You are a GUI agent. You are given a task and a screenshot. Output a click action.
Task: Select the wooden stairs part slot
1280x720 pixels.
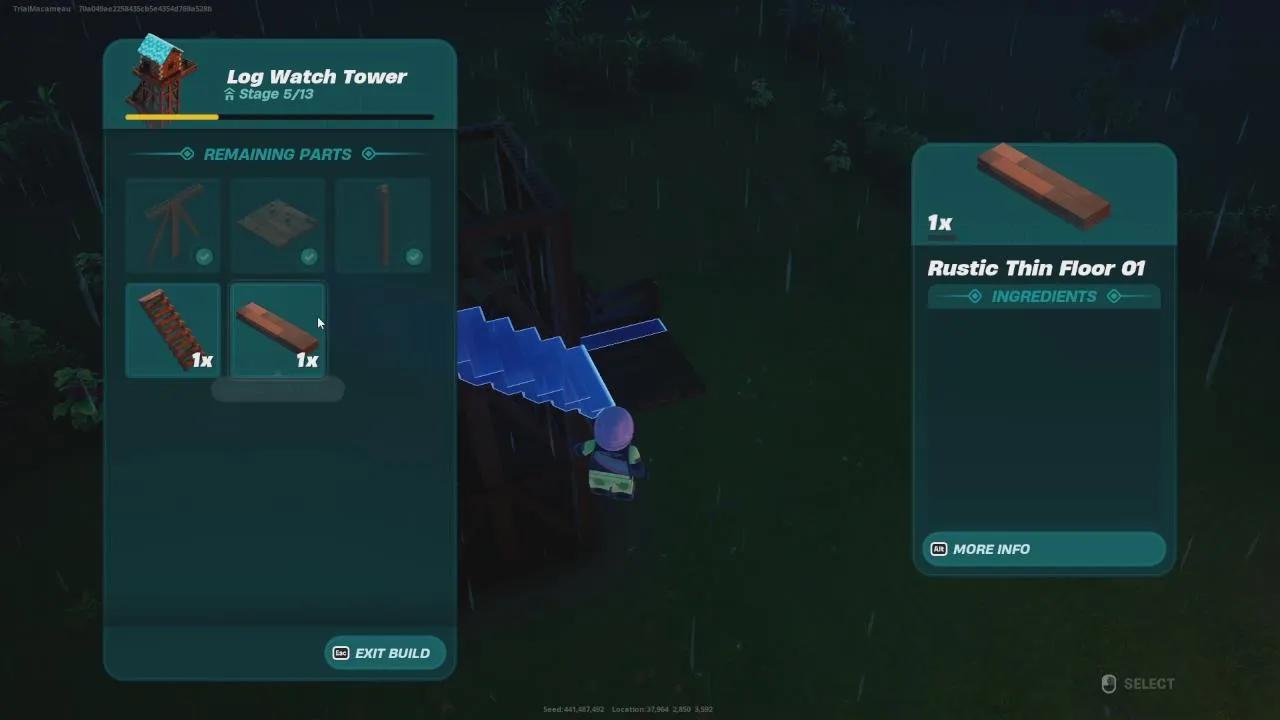173,330
